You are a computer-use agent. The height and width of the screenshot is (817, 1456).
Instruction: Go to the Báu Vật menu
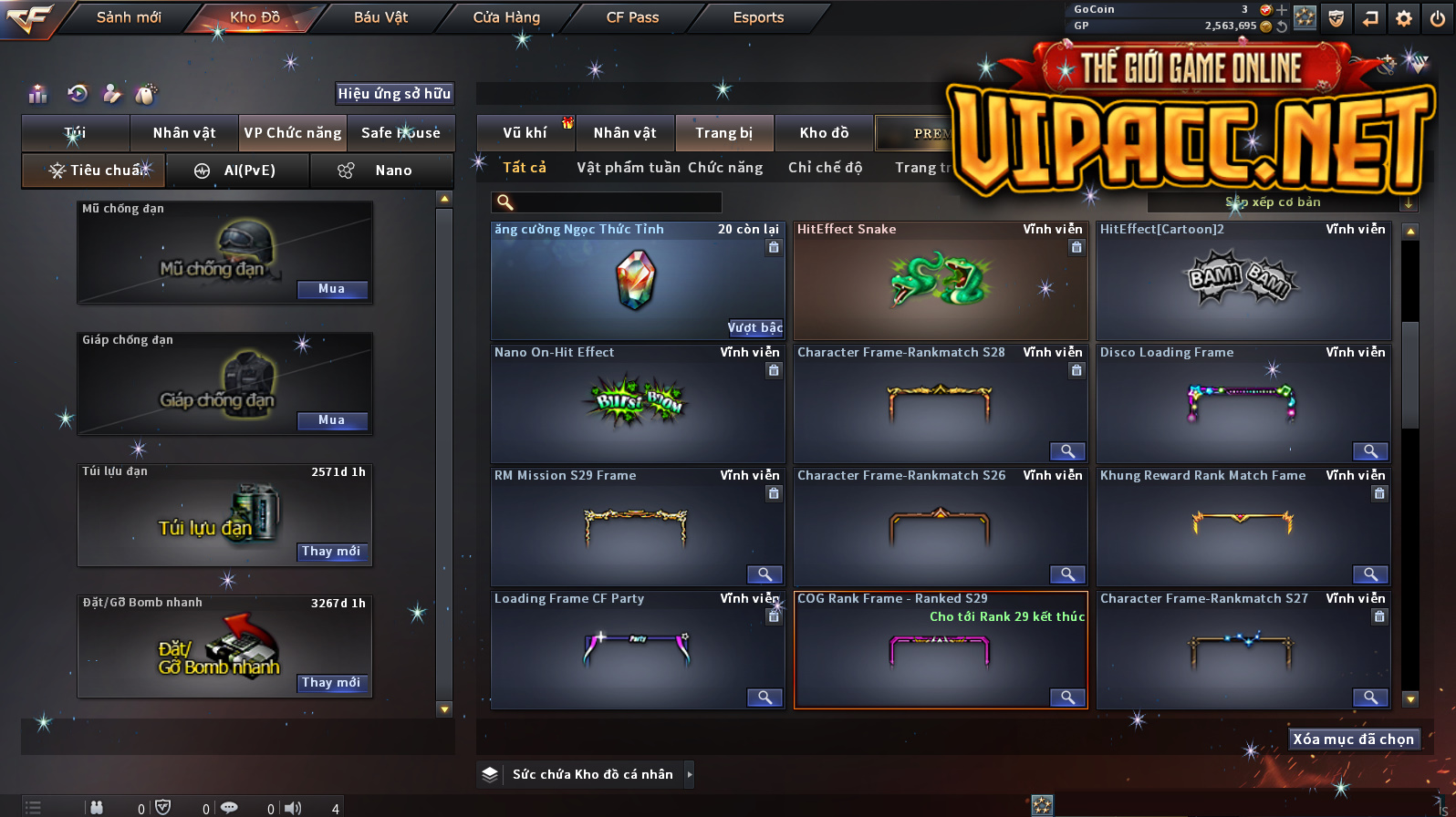pos(380,17)
